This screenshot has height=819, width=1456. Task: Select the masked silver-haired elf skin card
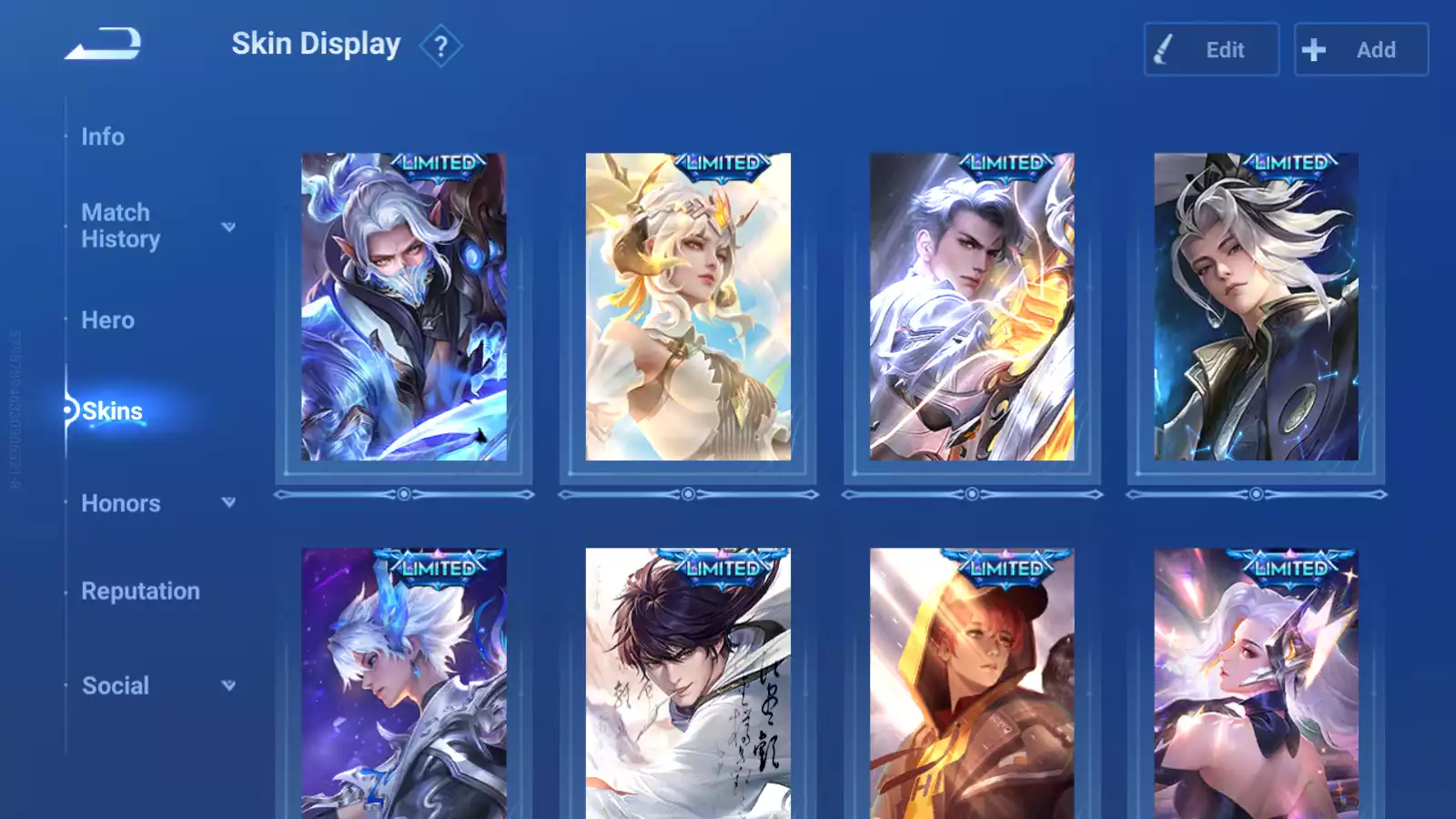click(404, 307)
